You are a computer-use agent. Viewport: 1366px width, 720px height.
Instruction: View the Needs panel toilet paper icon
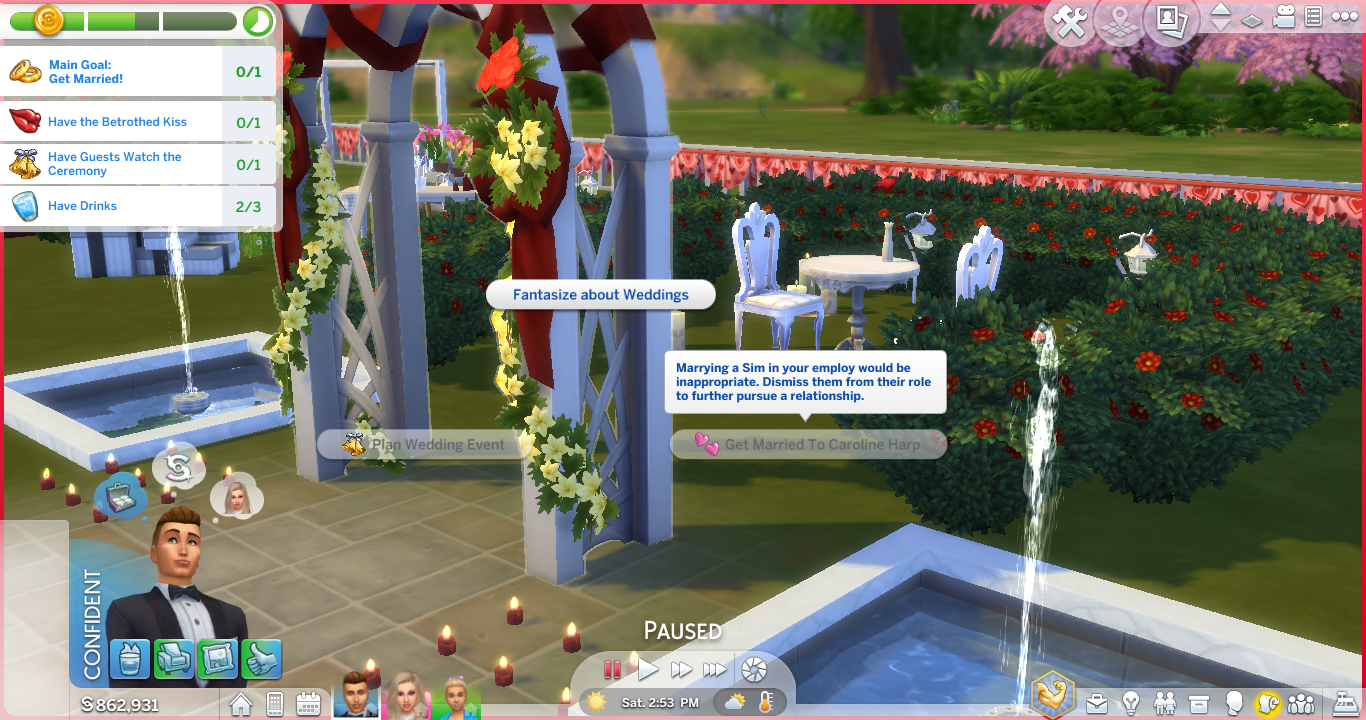[x=1267, y=702]
